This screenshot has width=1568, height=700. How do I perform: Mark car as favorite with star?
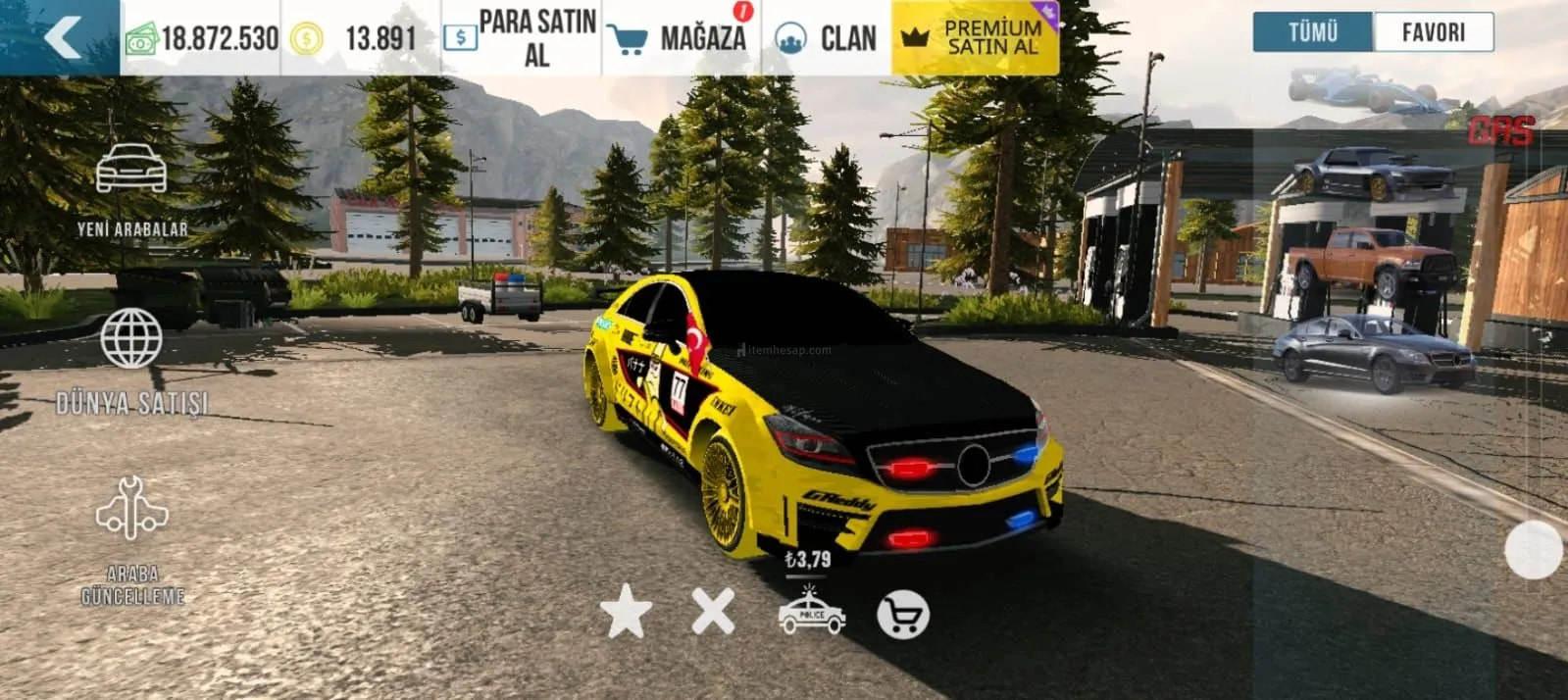(626, 612)
